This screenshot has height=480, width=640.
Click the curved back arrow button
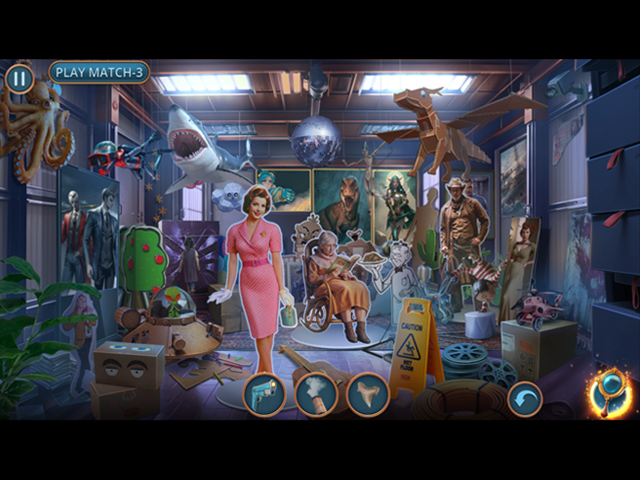(524, 400)
